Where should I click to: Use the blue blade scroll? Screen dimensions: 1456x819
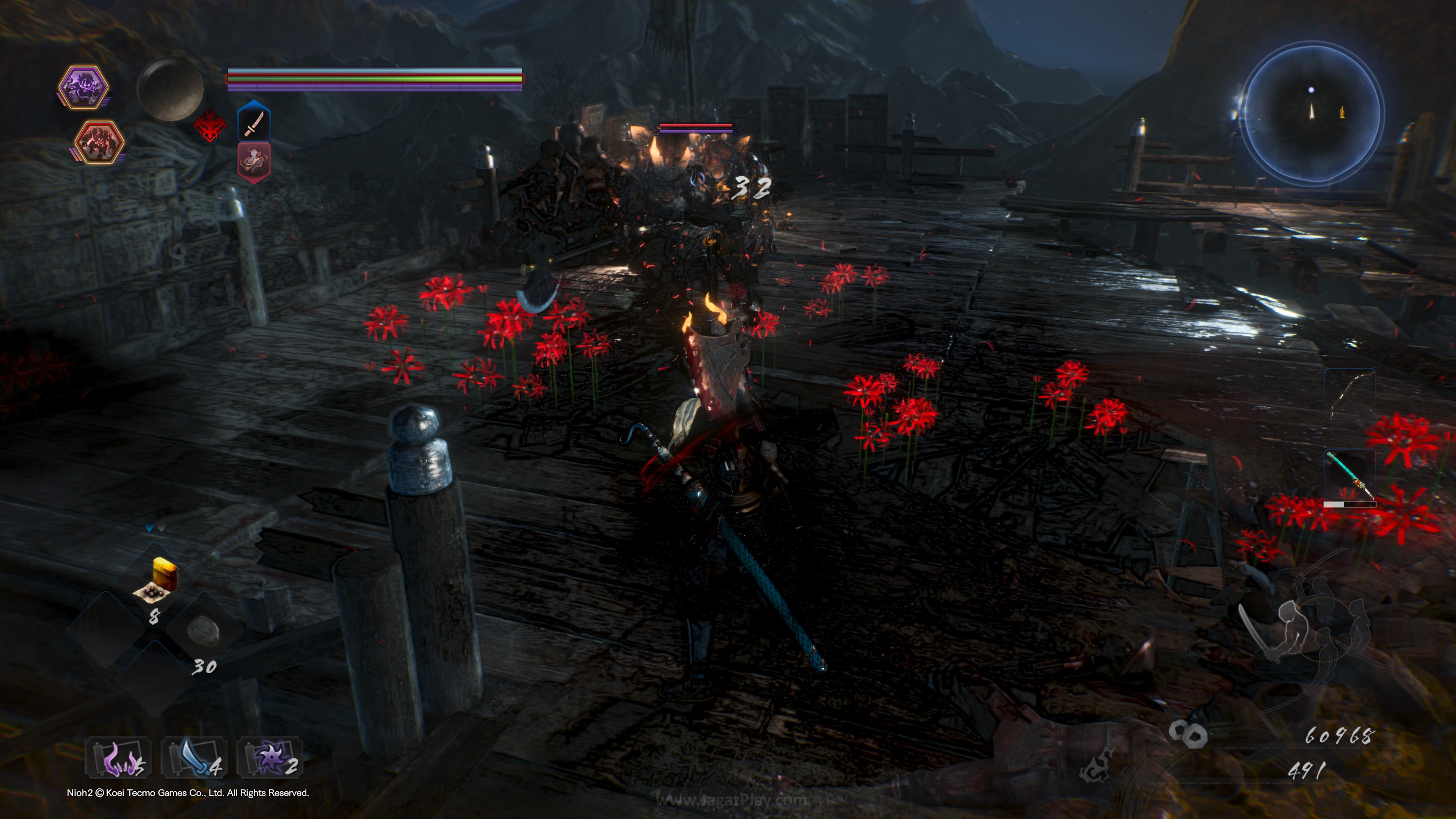click(x=194, y=758)
